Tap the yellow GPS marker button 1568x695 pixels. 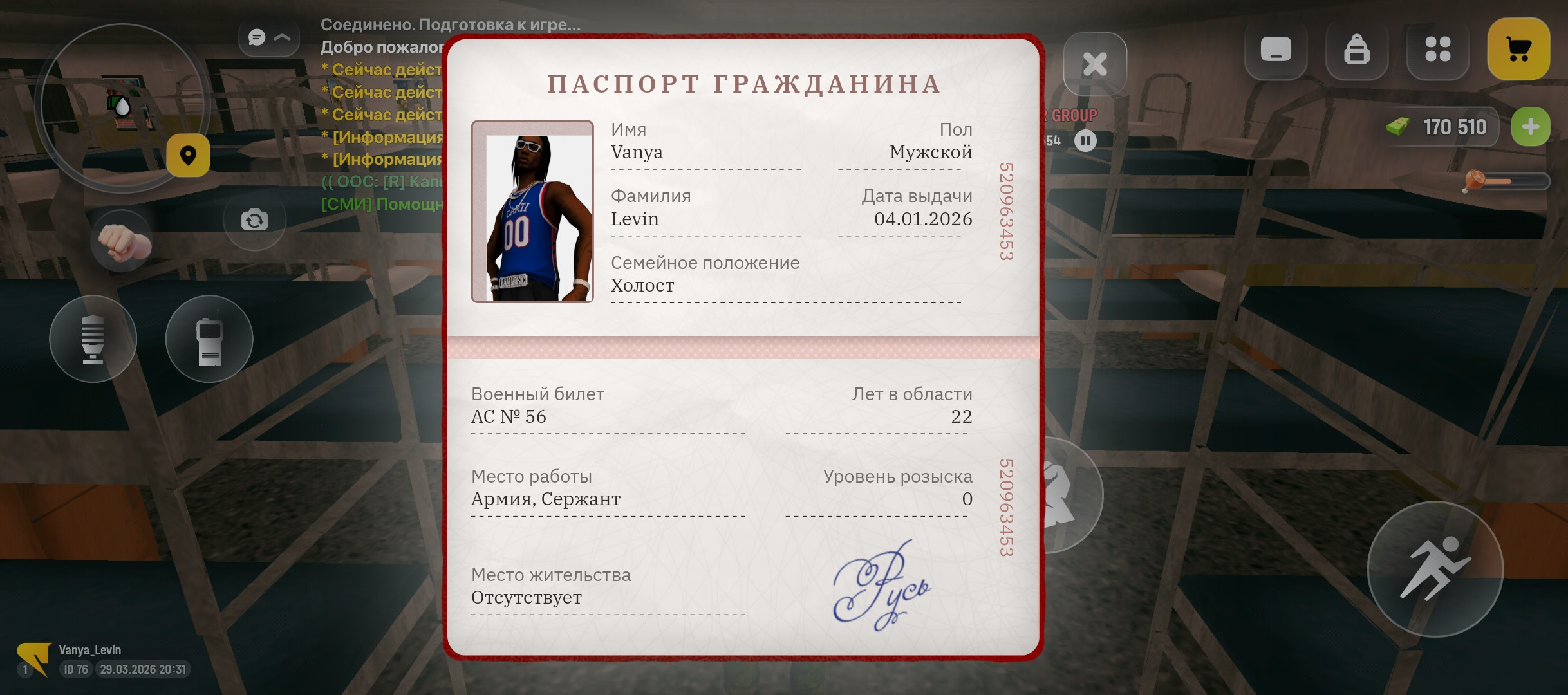pyautogui.click(x=188, y=156)
